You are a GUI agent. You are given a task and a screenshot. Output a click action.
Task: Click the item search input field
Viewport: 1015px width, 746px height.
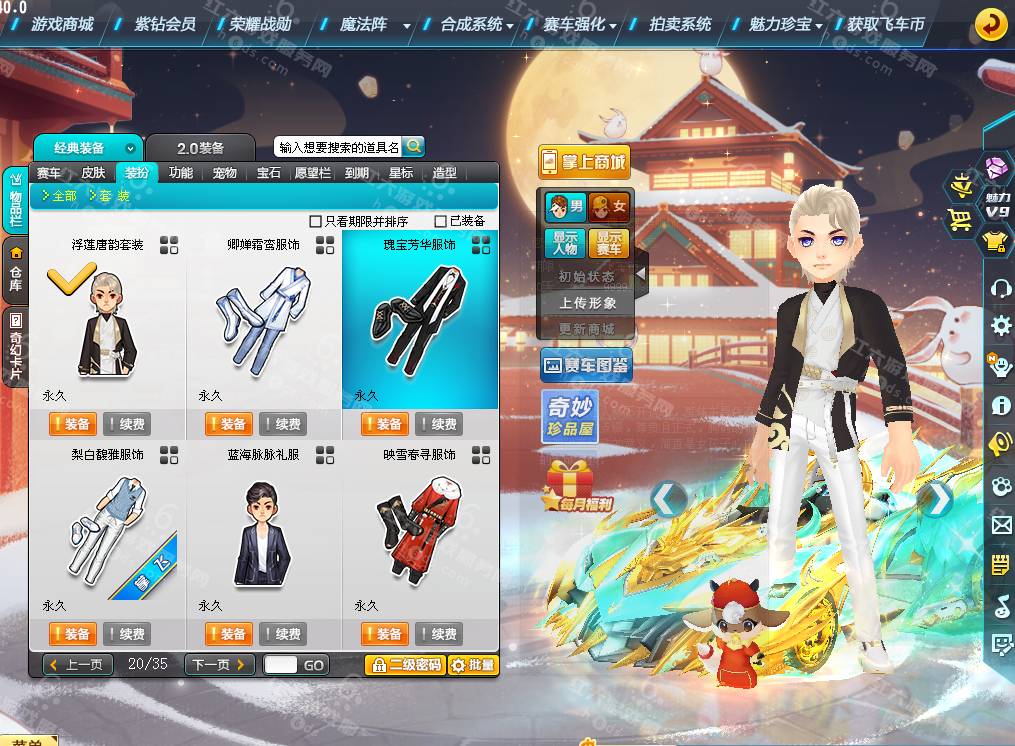pyautogui.click(x=338, y=147)
